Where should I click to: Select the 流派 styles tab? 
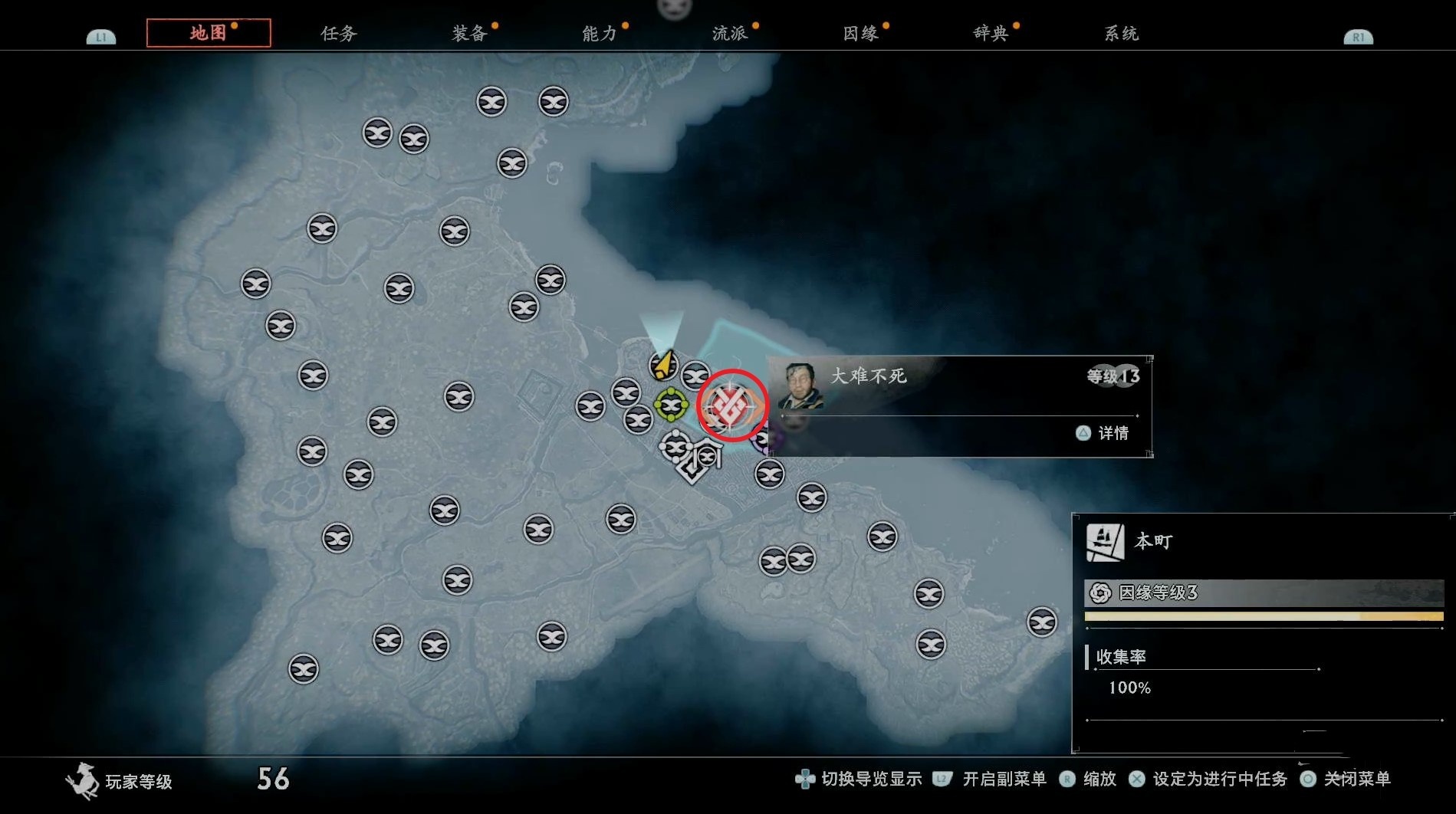730,33
